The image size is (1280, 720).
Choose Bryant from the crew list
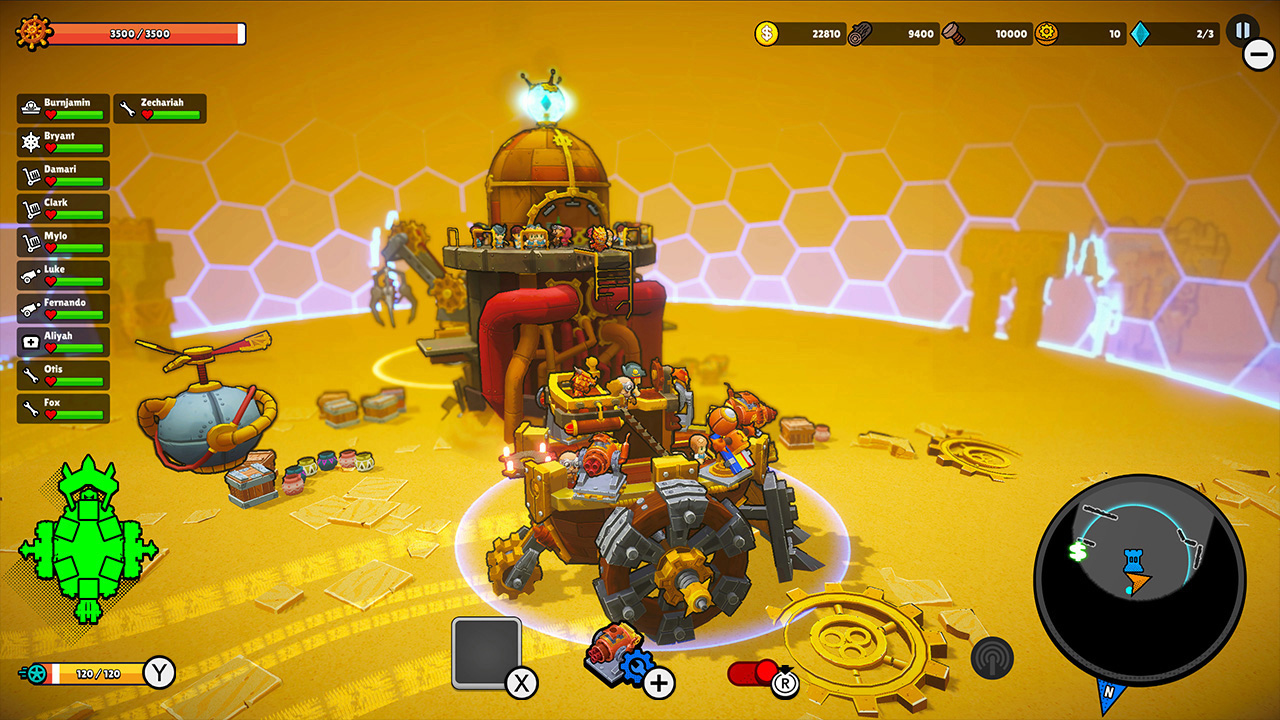(63, 141)
